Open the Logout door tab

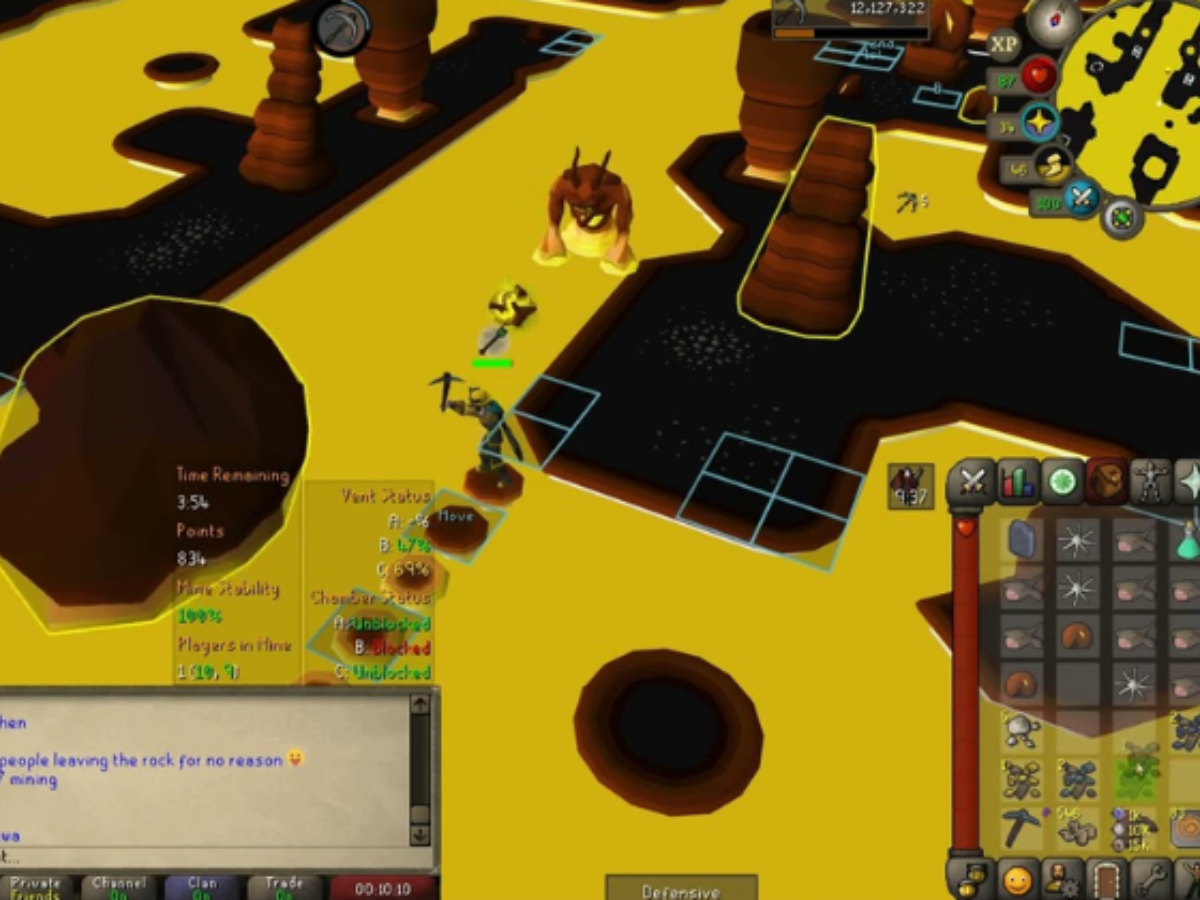pos(1108,880)
